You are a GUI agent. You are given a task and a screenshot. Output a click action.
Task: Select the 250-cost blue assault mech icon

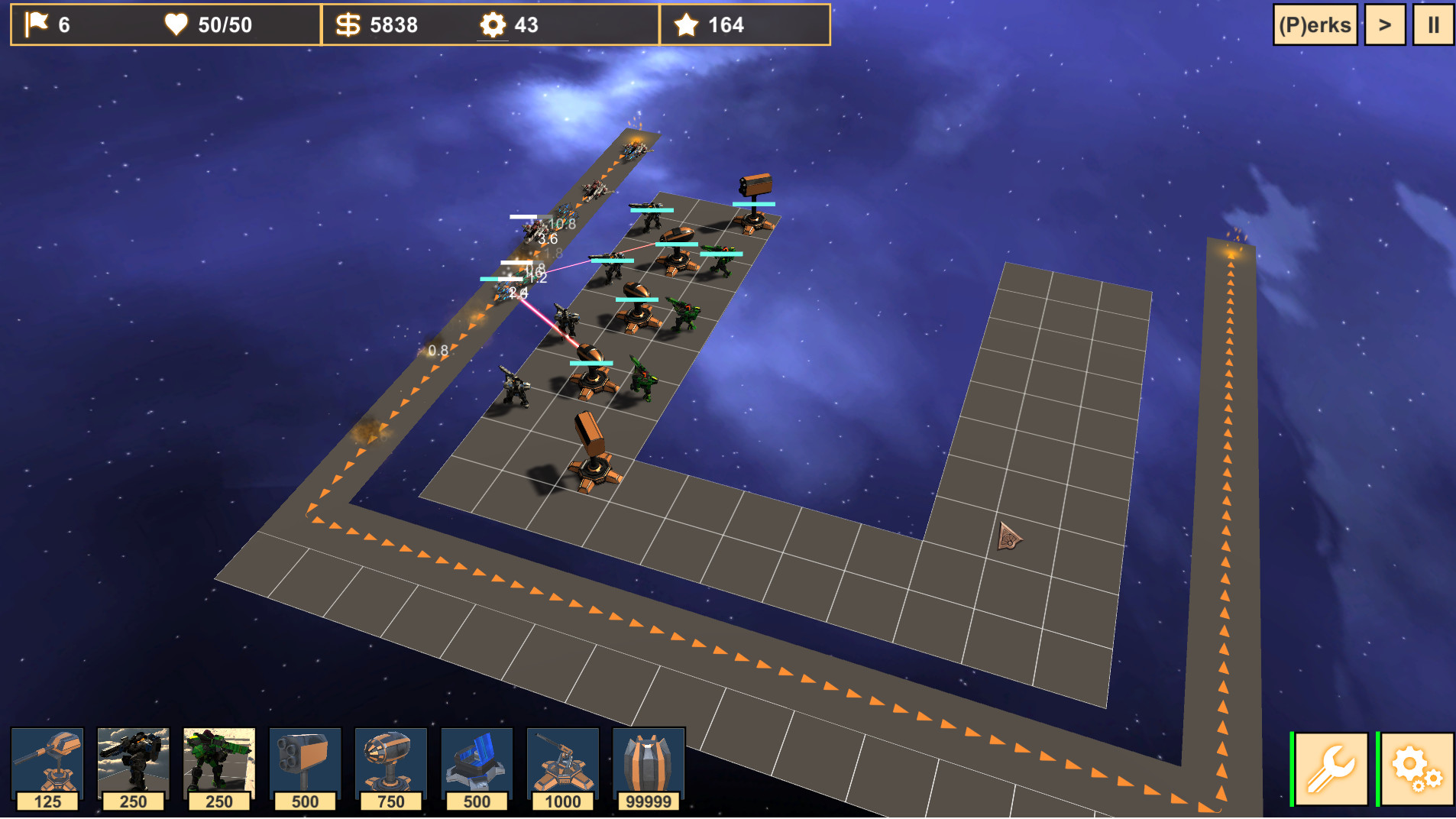134,764
